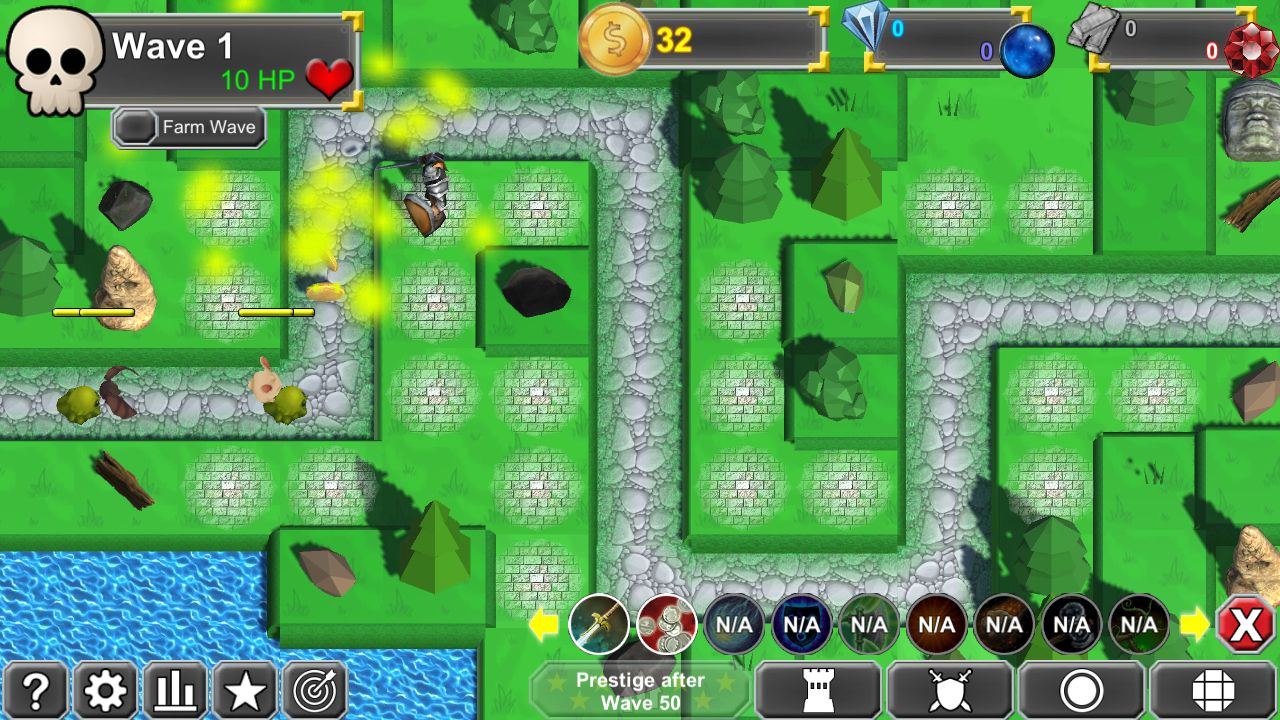Close the skill bar with red X
Image resolution: width=1280 pixels, height=720 pixels.
(x=1246, y=625)
